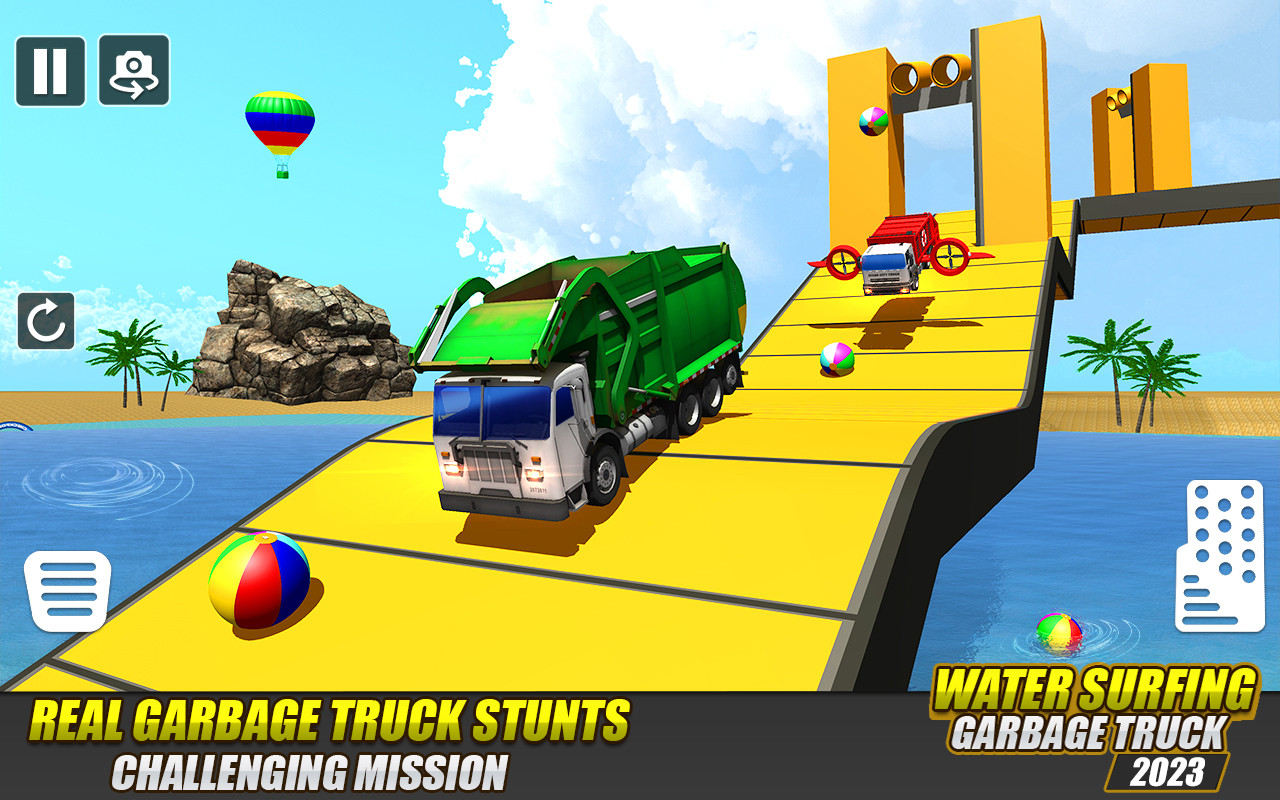Click the CHALLENGING MISSION text
The height and width of the screenshot is (800, 1280).
[x=310, y=772]
